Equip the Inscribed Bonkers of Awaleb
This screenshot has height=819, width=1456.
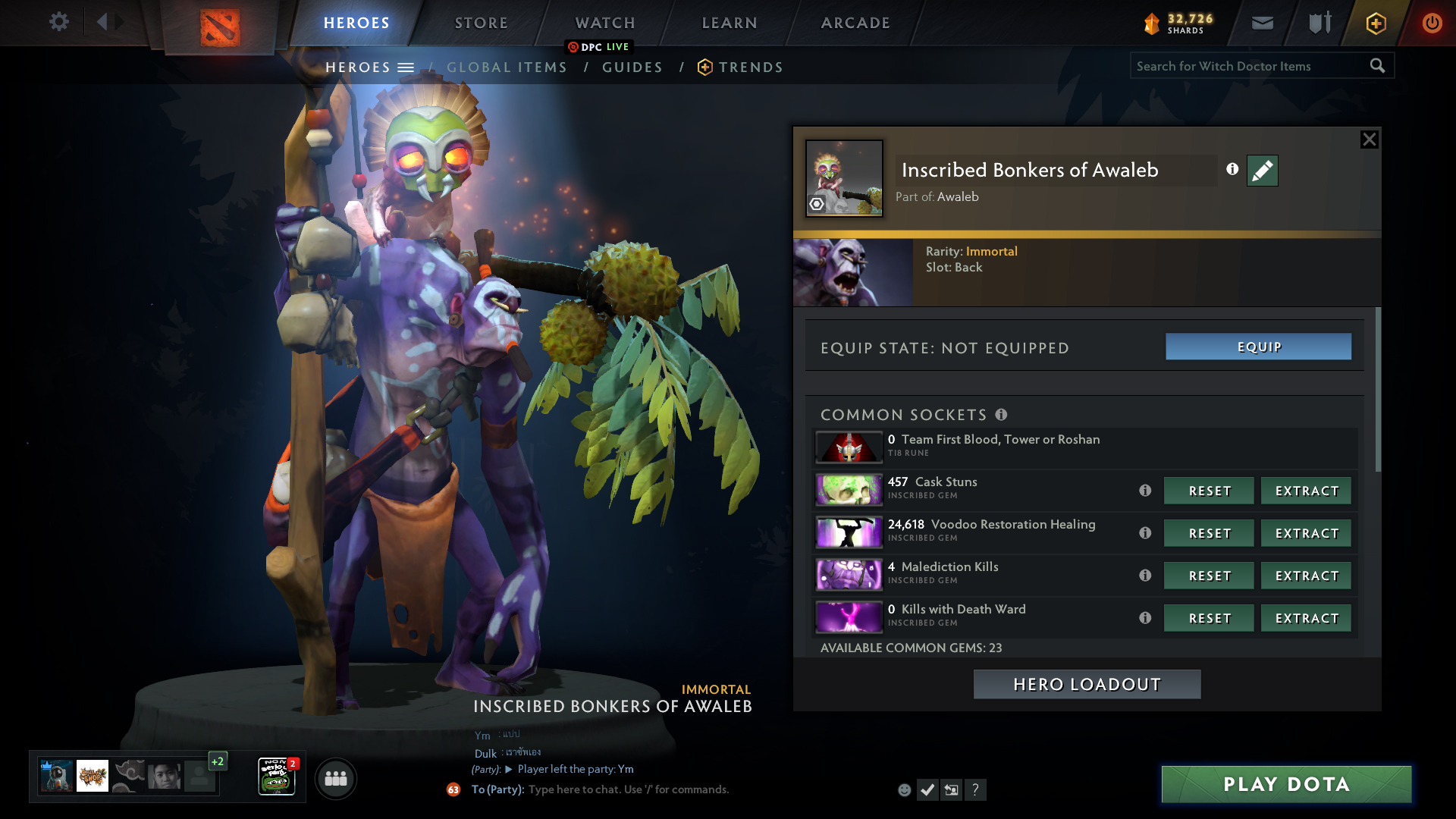pos(1258,347)
